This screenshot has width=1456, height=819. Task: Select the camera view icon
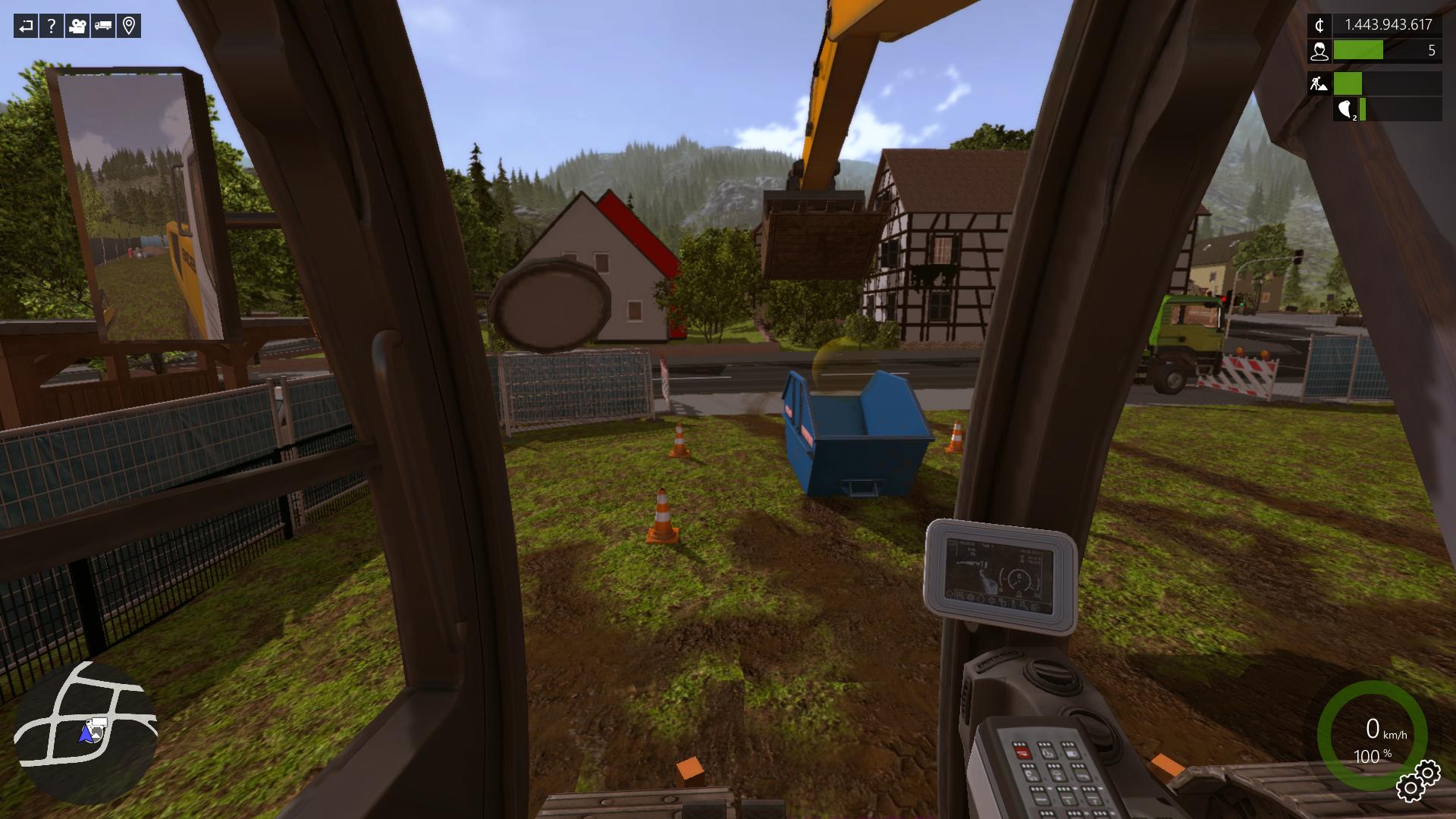pos(77,27)
